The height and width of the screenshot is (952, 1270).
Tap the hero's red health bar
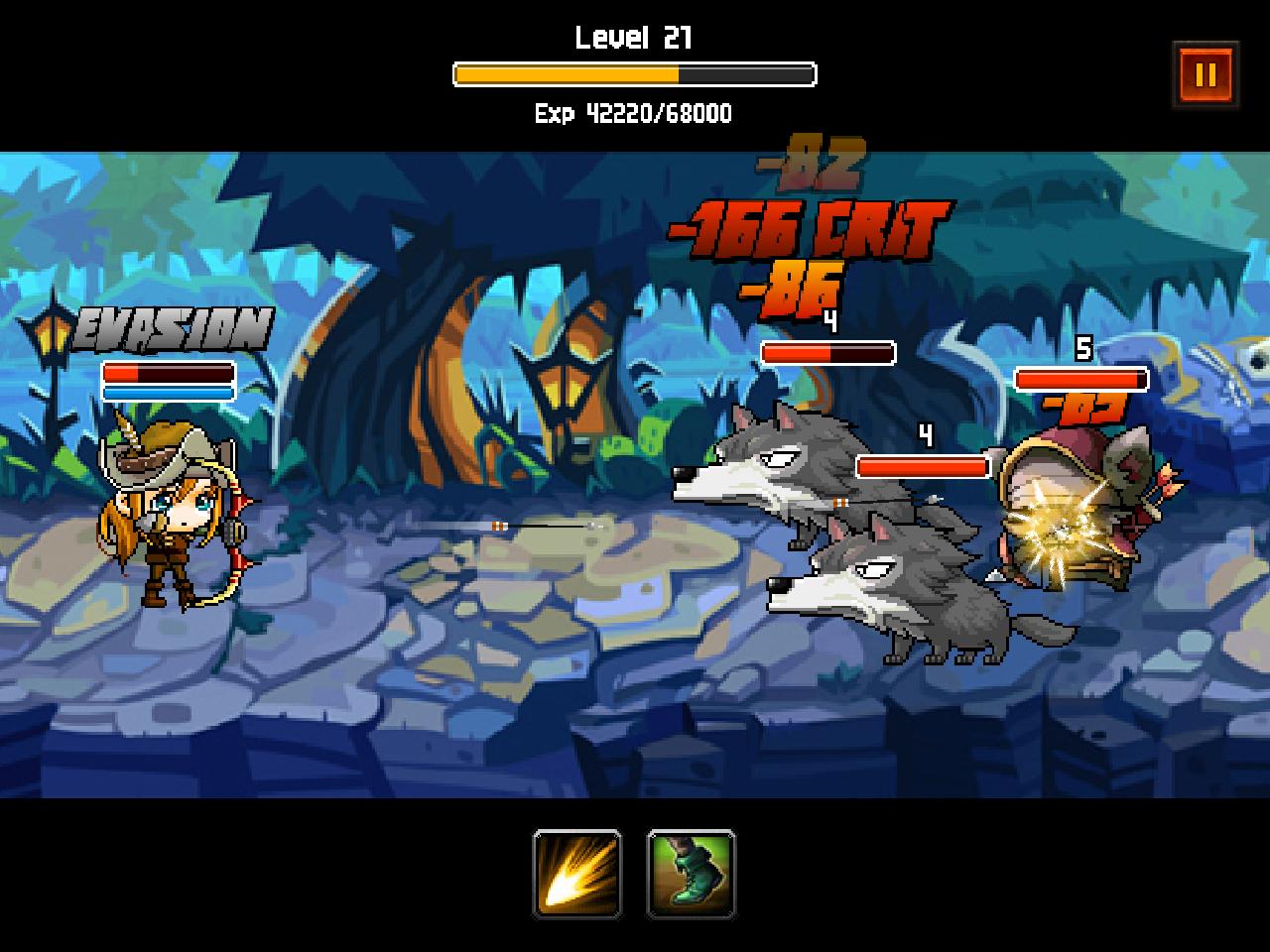coord(167,374)
